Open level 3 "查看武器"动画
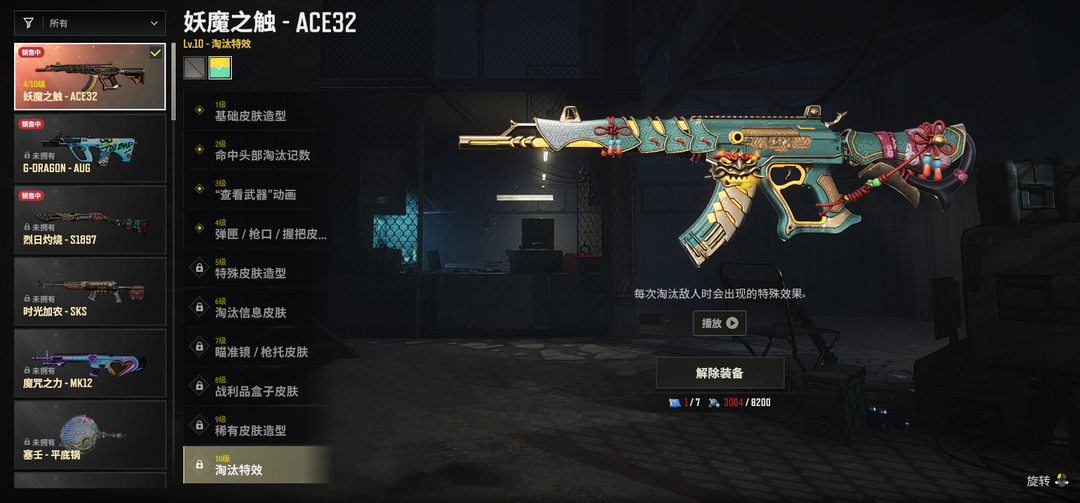This screenshot has width=1080, height=503. click(256, 190)
